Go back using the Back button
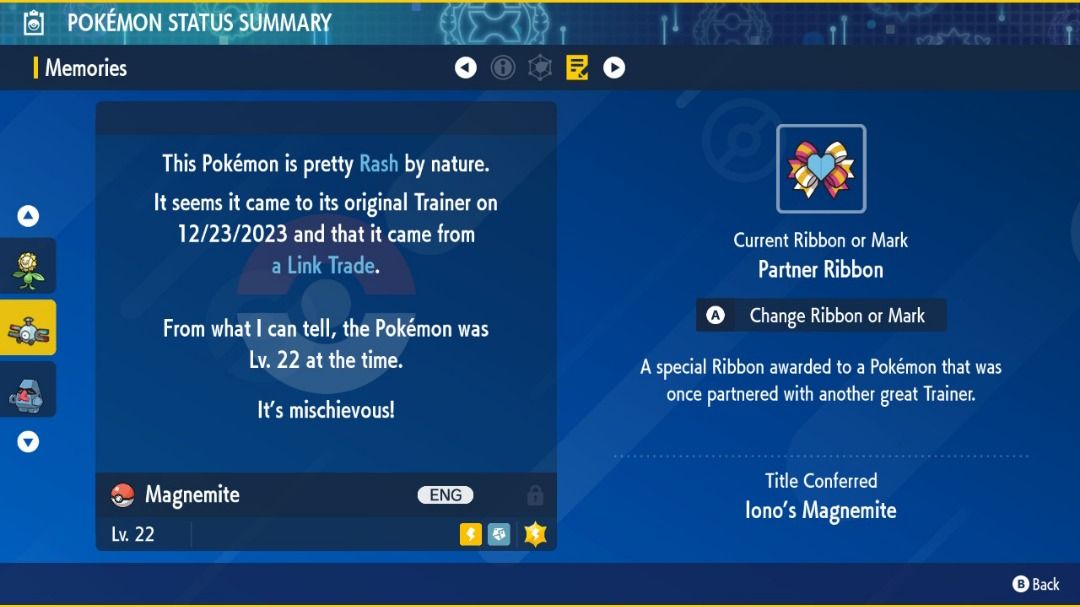This screenshot has width=1080, height=607. pyautogui.click(x=1036, y=584)
